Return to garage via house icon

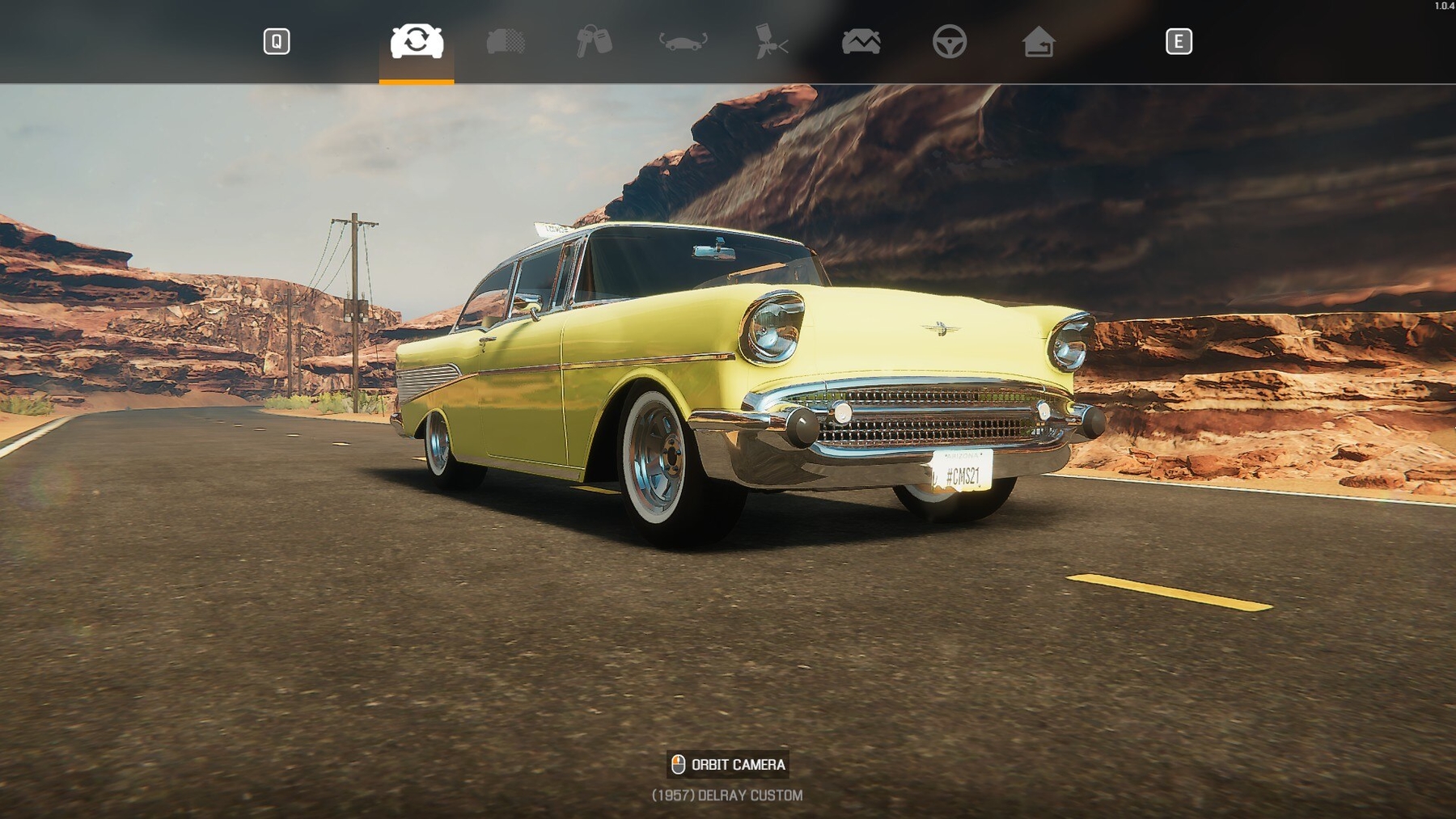click(x=1038, y=41)
